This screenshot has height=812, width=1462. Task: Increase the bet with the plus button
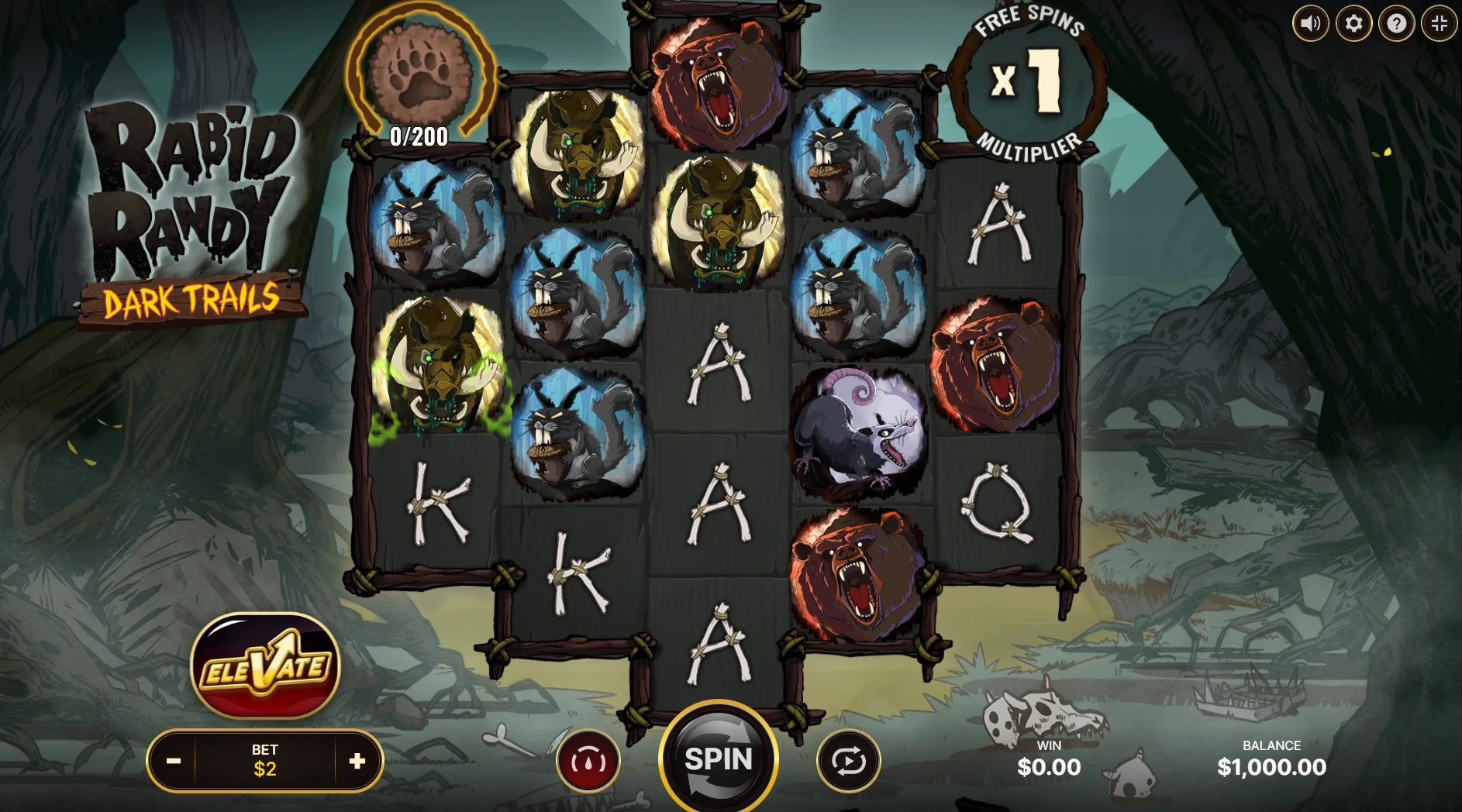[357, 761]
